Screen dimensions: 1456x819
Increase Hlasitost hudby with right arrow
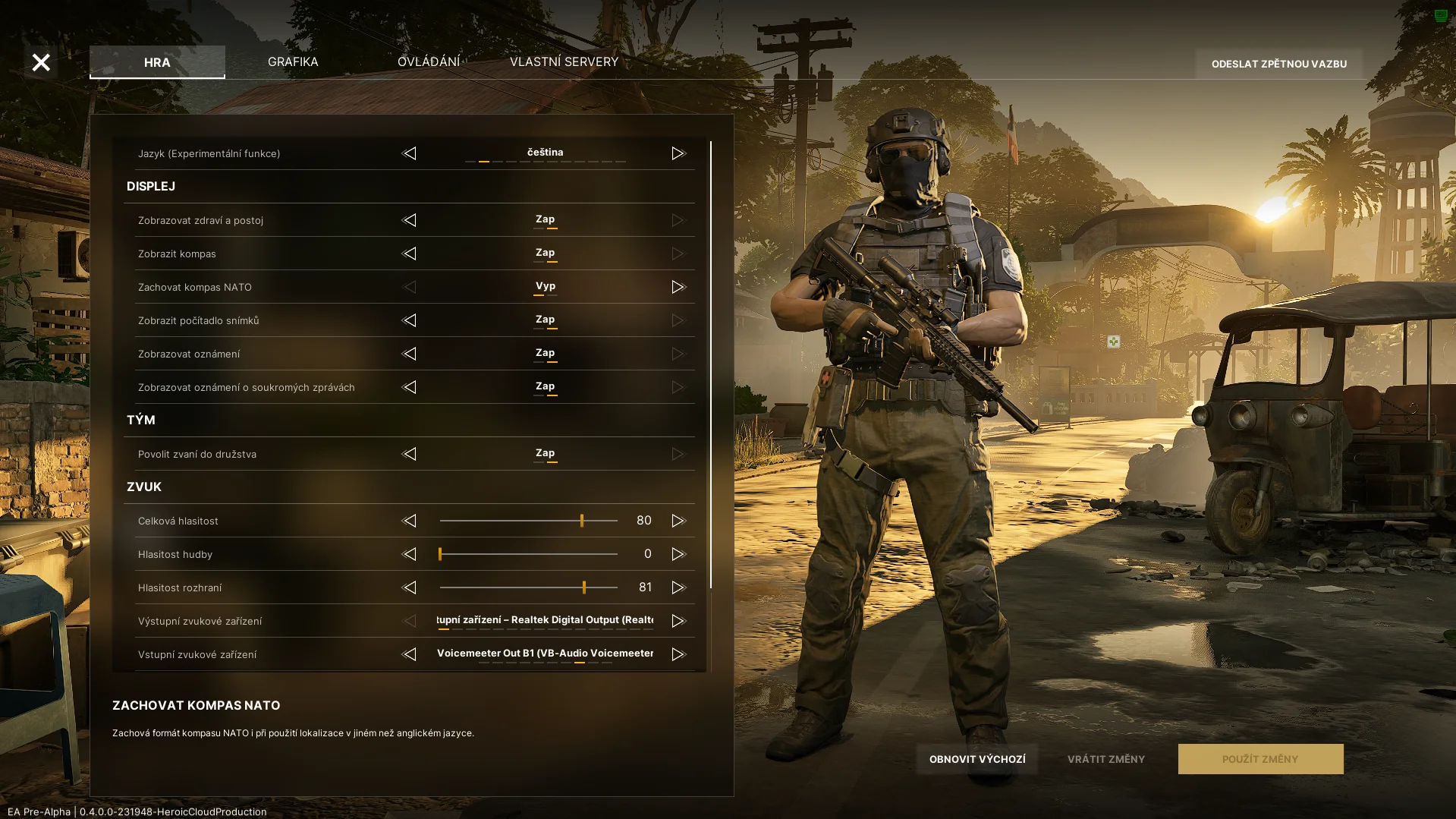point(678,554)
